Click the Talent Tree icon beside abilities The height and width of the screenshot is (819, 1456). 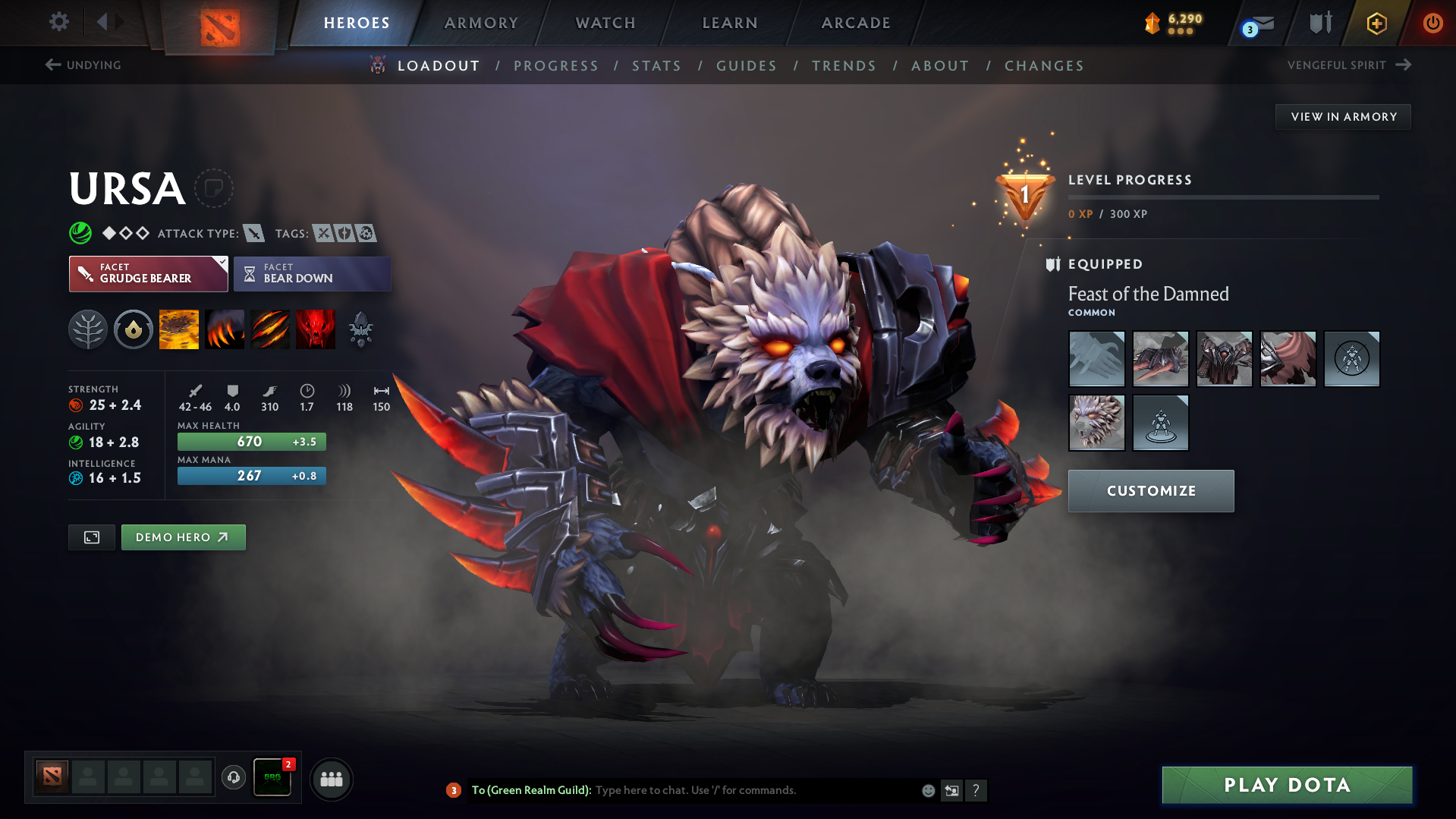[88, 329]
